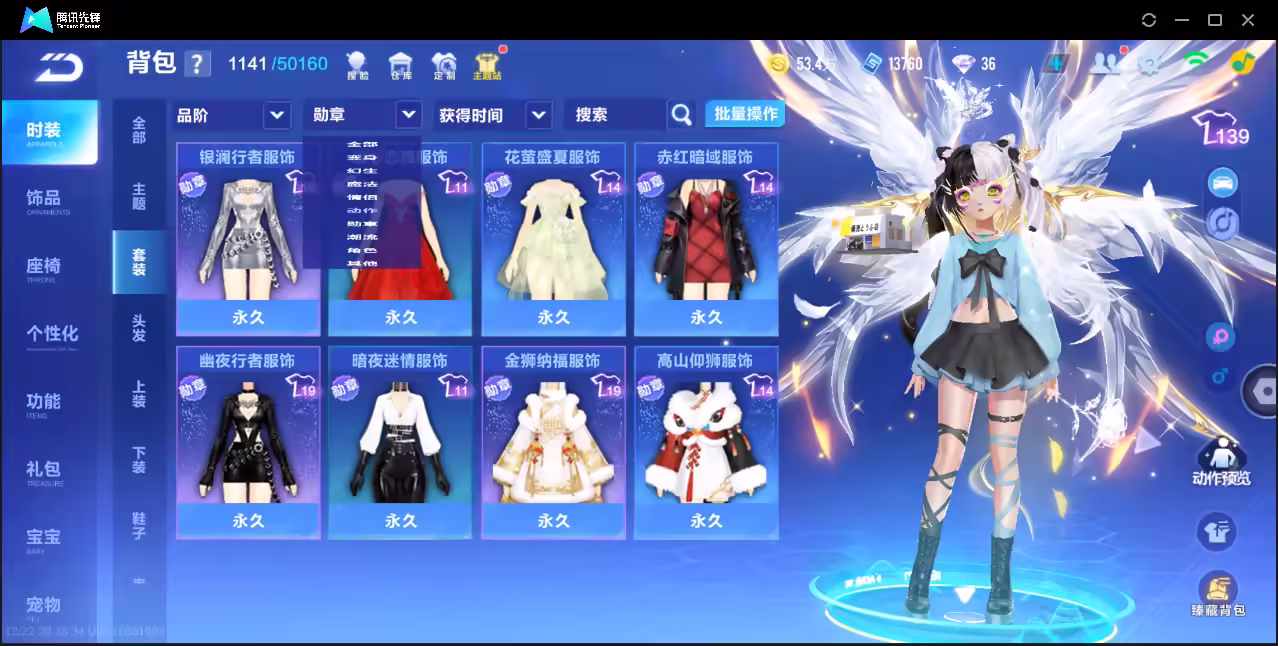Select the 高山仰狮服饰 outfit card
Screen dimensions: 1278x646
click(706, 441)
